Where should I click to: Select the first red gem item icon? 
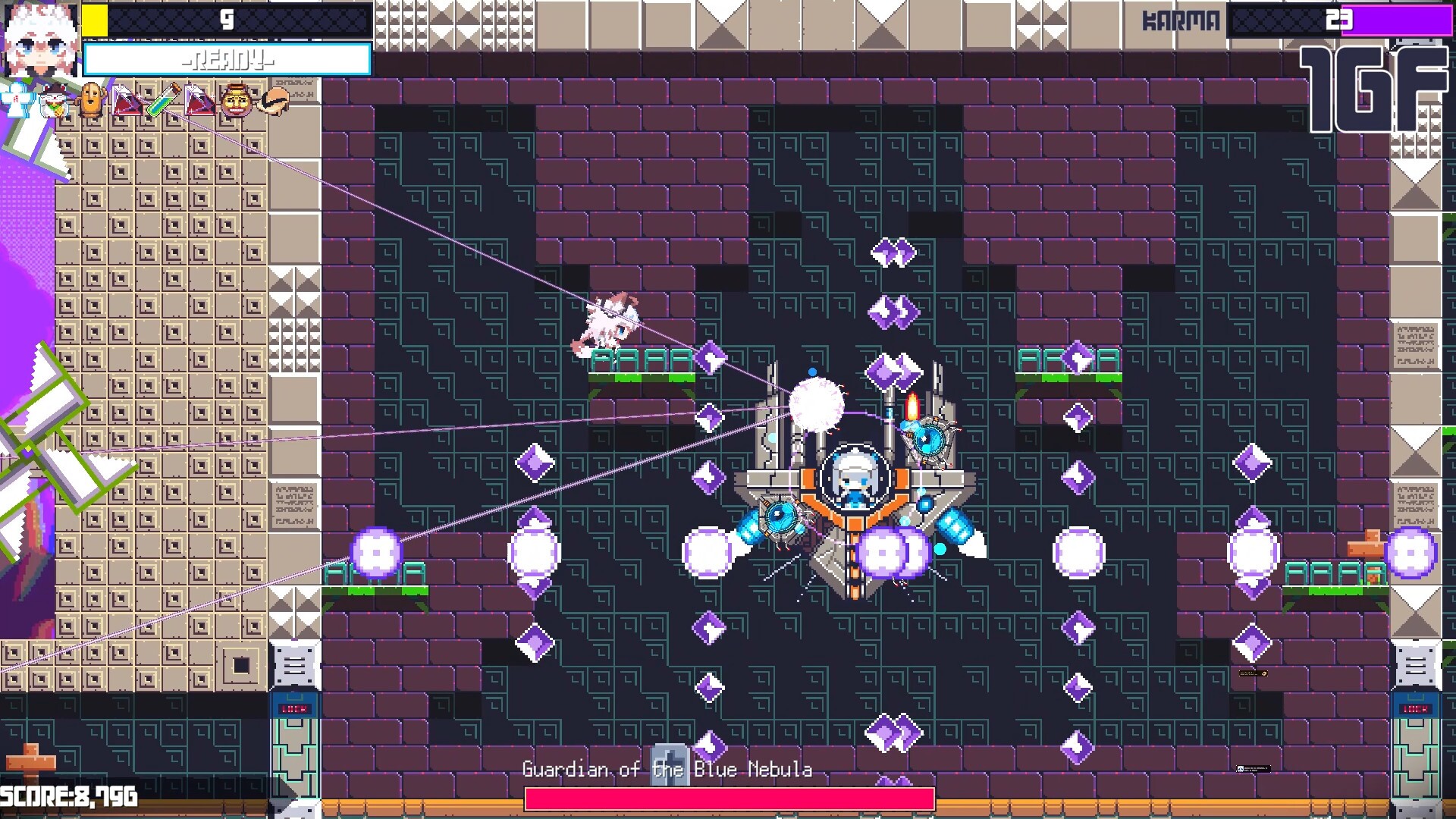127,100
